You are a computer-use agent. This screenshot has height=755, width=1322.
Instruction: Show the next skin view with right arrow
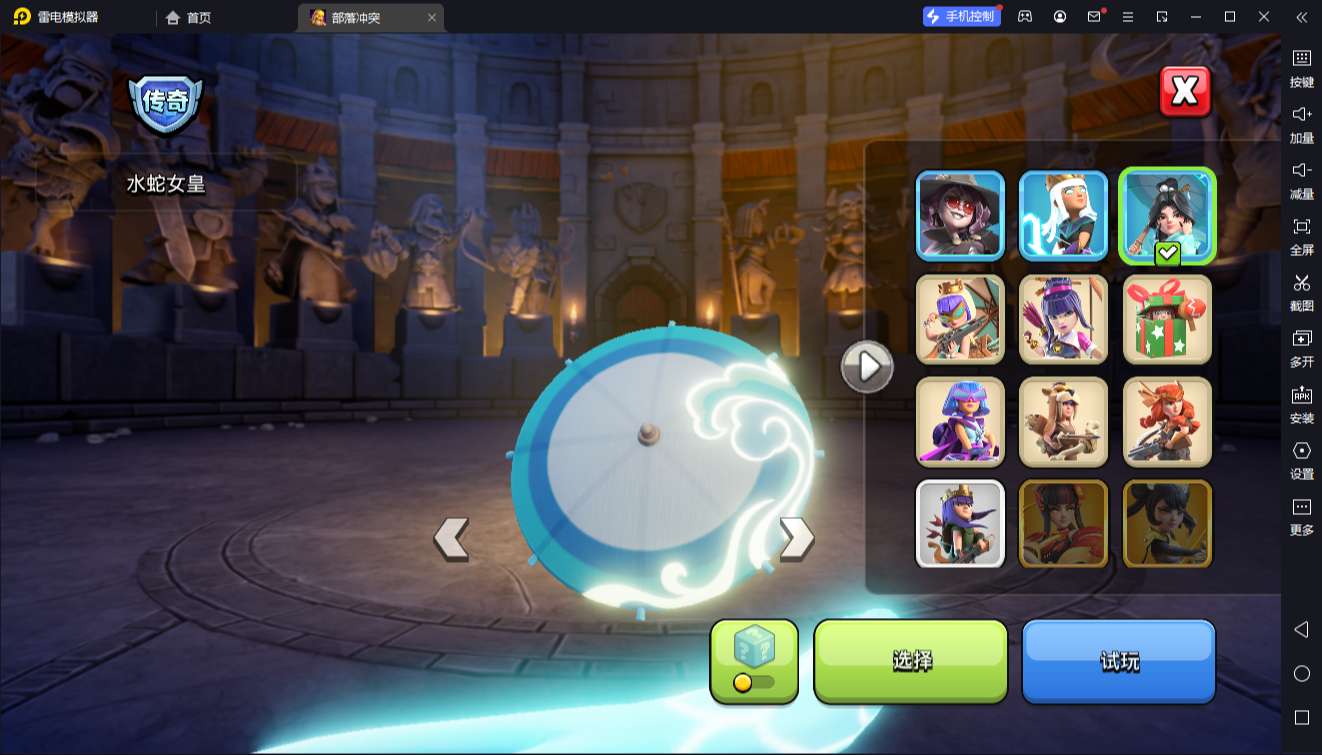tap(796, 538)
